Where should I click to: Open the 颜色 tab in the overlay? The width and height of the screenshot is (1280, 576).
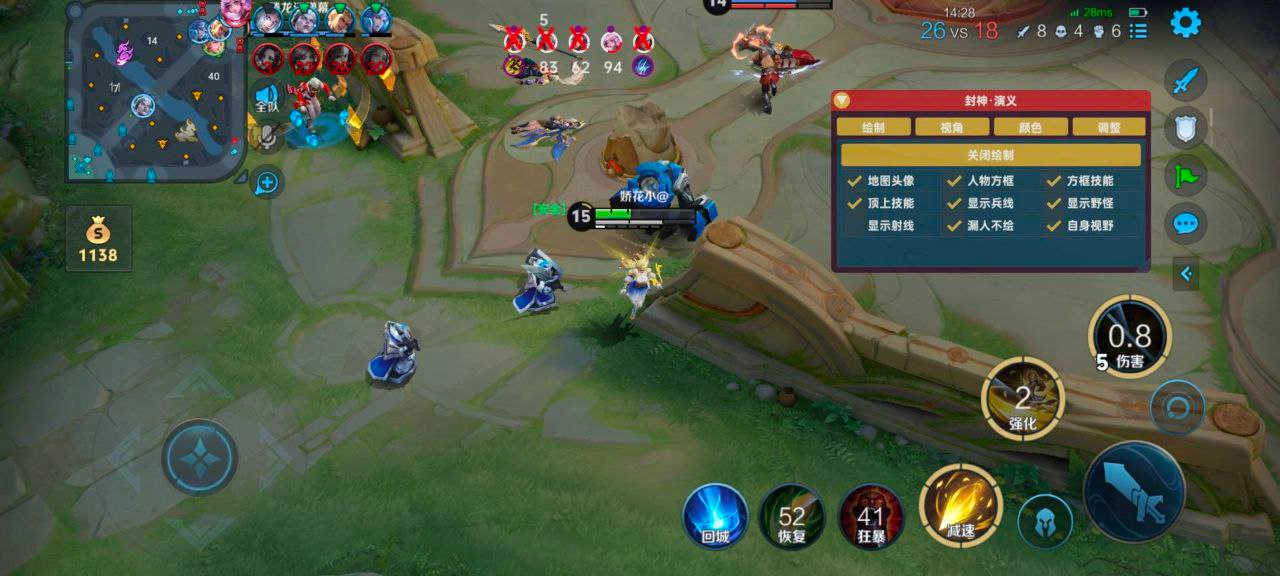[x=1030, y=127]
